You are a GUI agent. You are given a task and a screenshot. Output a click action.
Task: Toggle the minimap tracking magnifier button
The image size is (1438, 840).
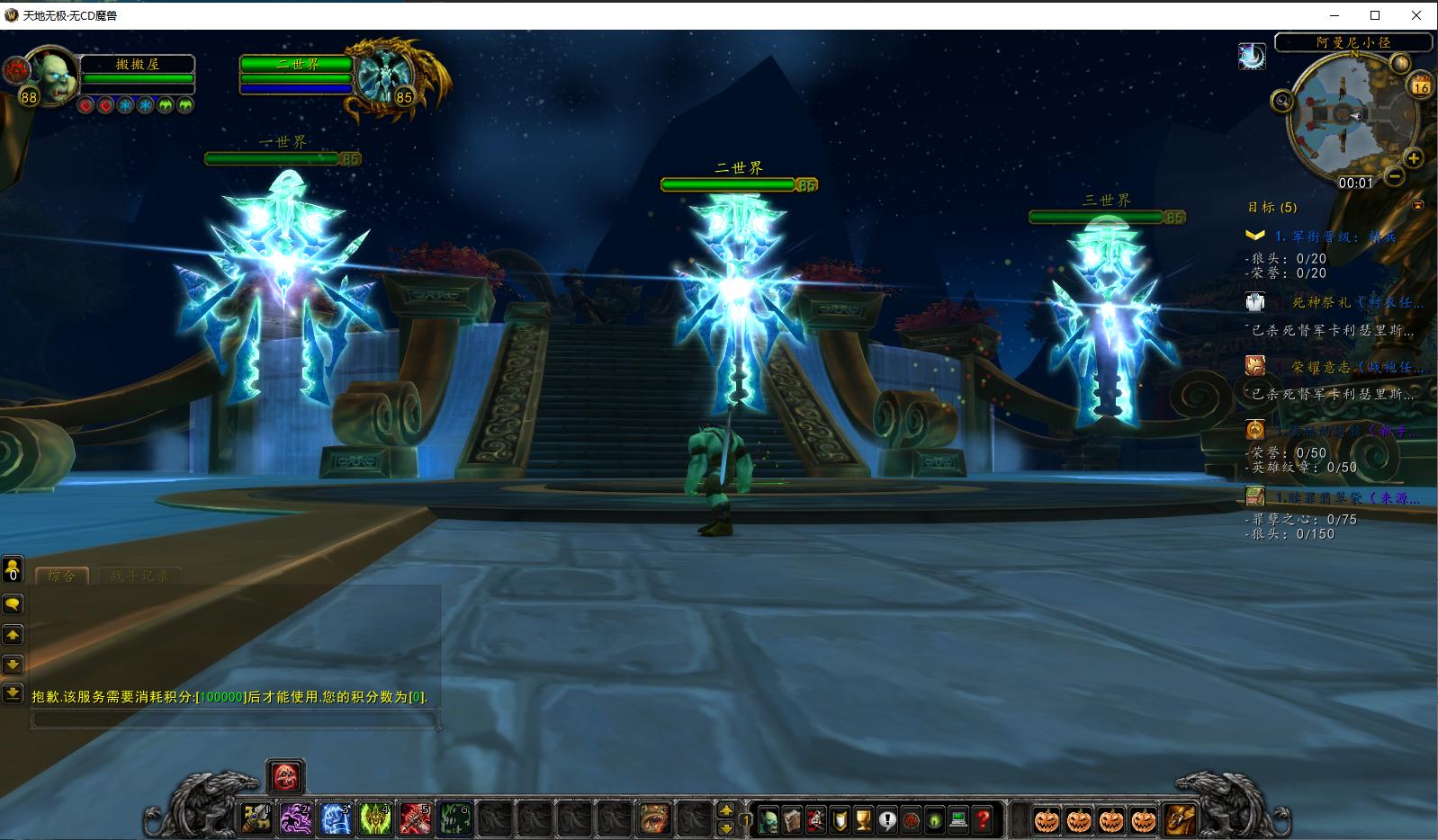[x=1282, y=101]
